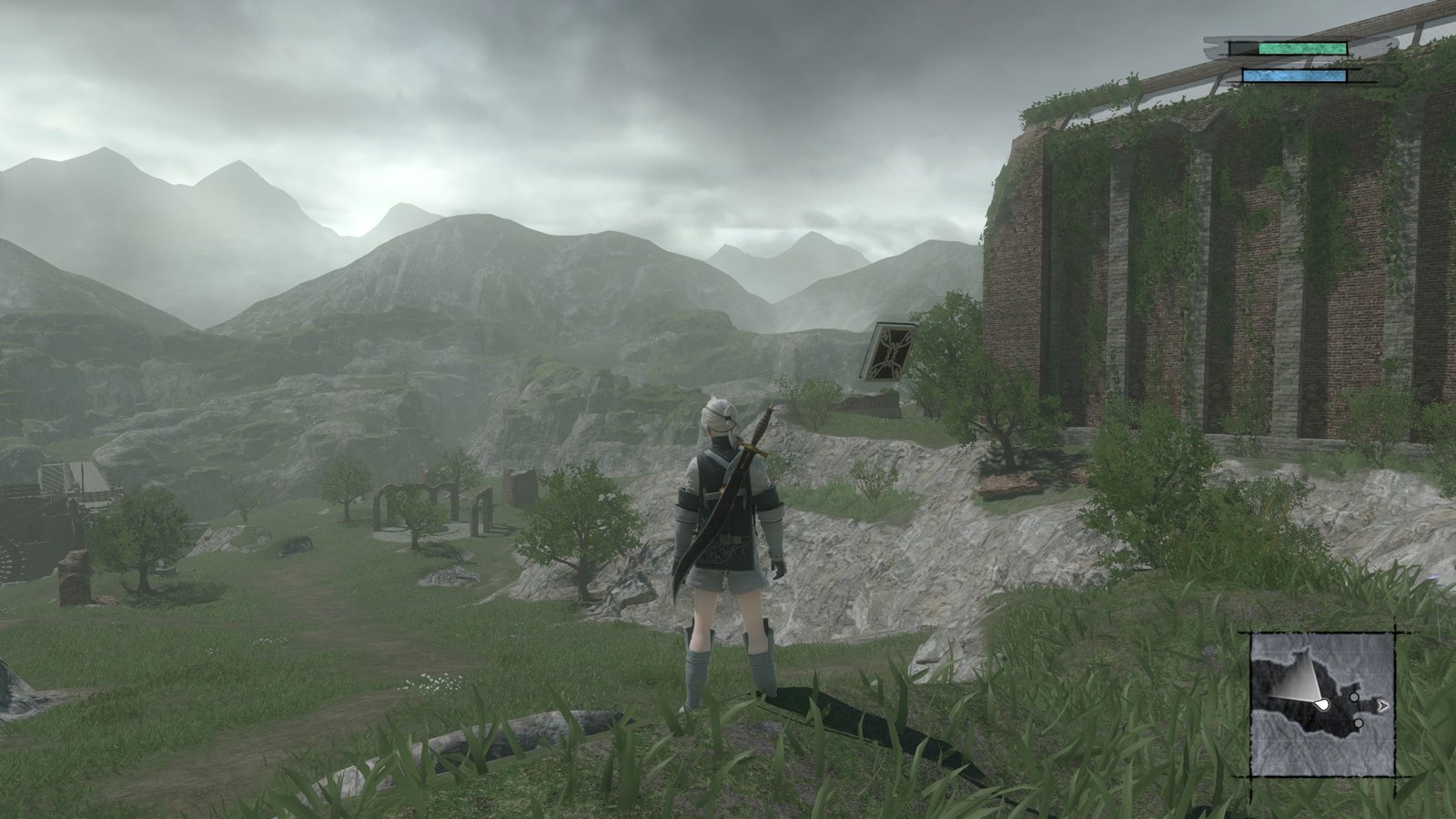
Task: Open the minimap in the corner
Action: [x=1322, y=704]
